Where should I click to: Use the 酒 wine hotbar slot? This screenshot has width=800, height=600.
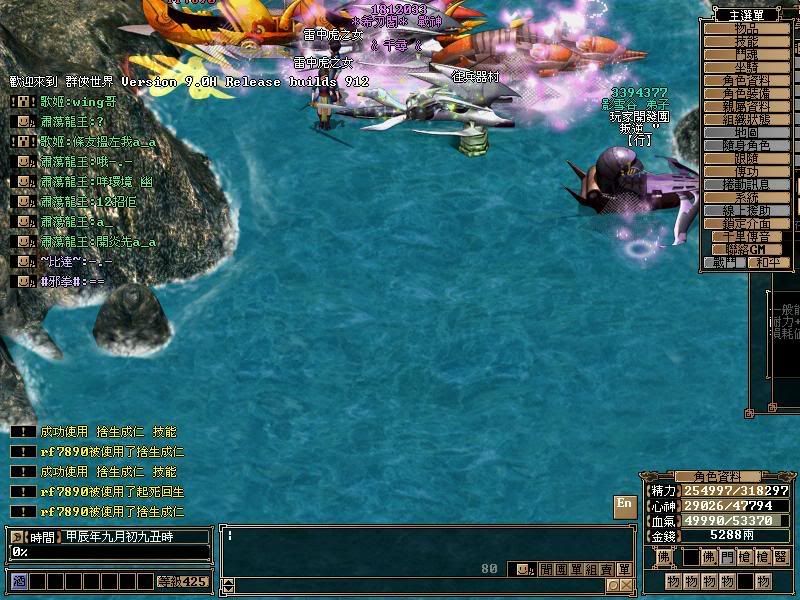pos(18,581)
